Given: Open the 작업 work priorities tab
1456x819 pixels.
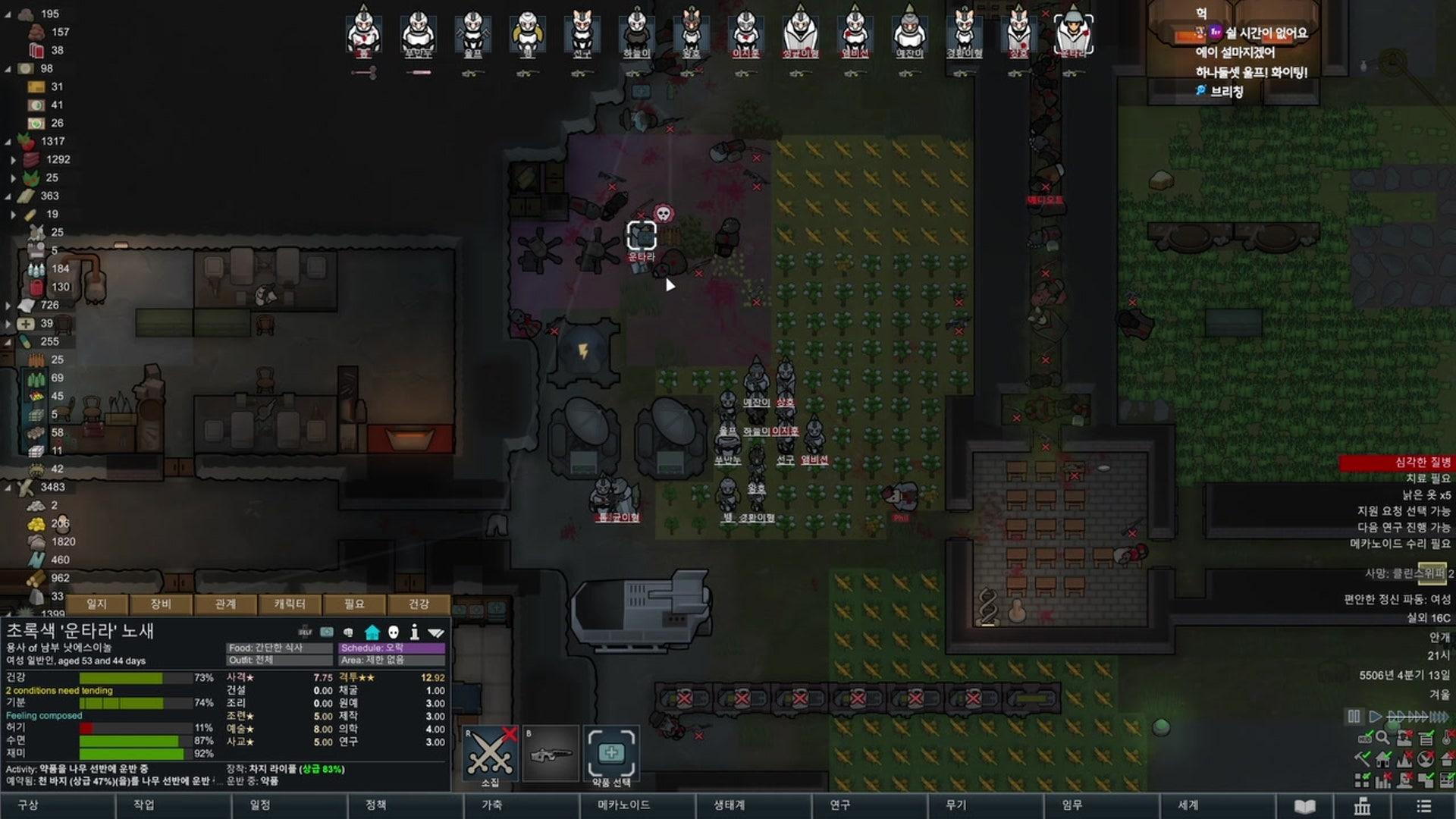Looking at the screenshot, I should point(144,805).
